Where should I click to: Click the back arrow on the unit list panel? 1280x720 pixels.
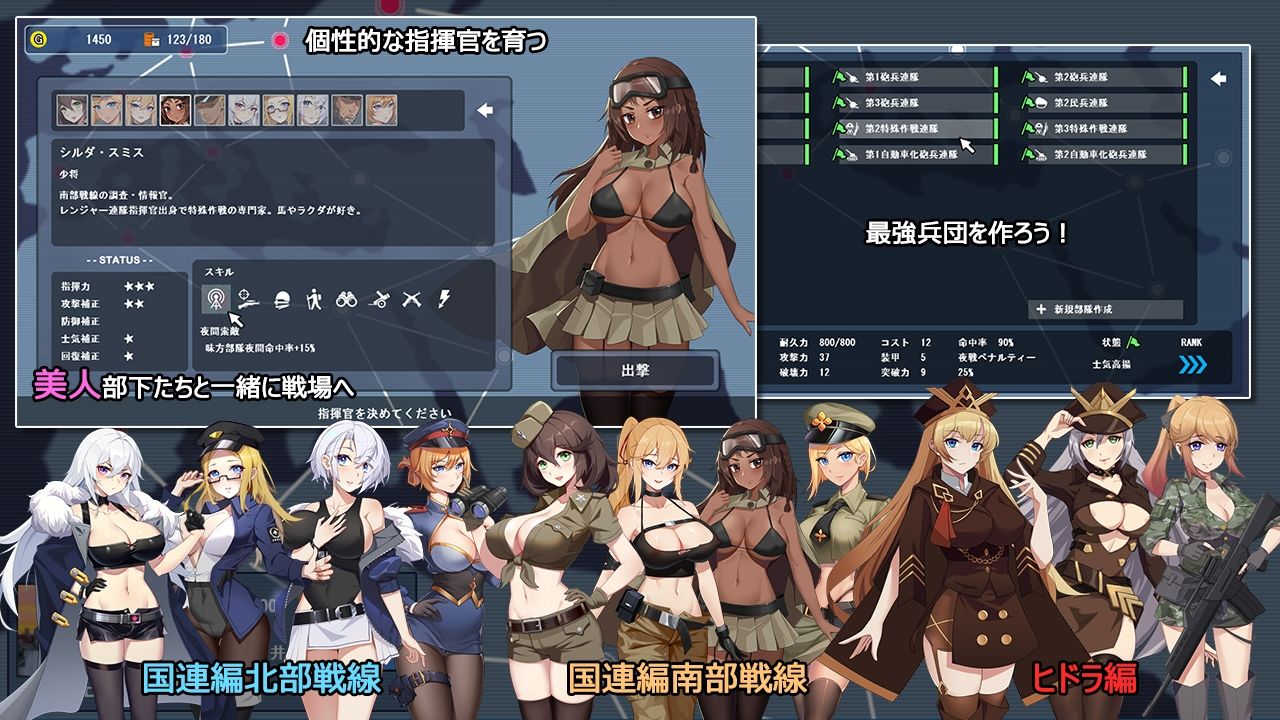coord(1218,78)
